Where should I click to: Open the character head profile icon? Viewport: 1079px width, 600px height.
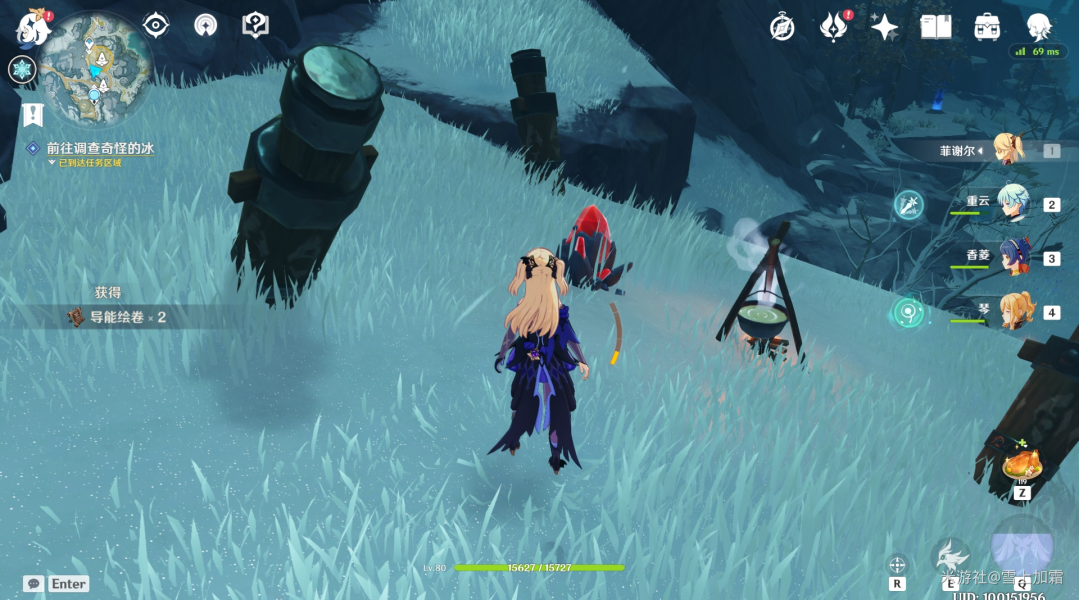1040,27
